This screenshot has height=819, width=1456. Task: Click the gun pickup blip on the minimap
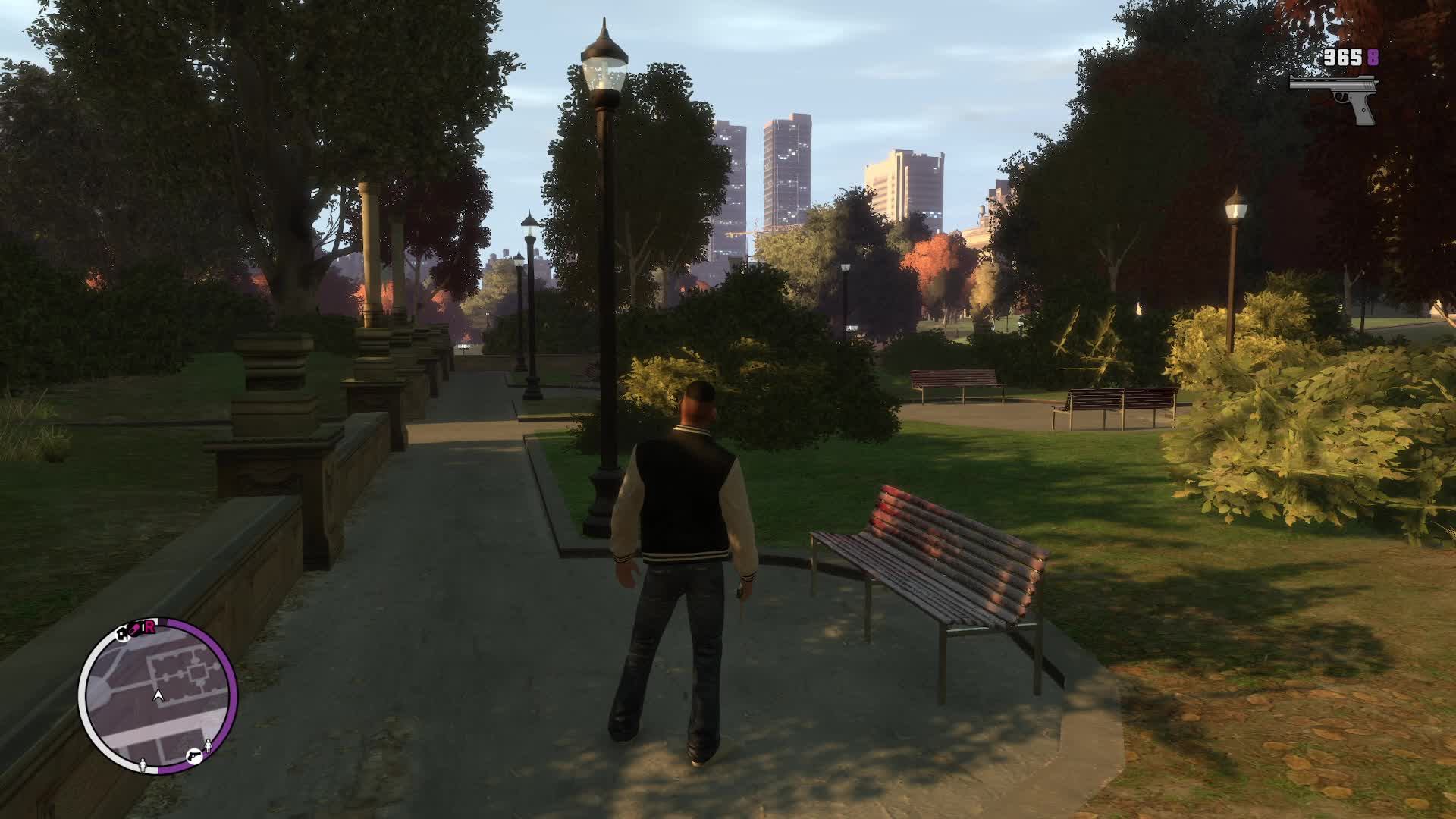click(193, 755)
